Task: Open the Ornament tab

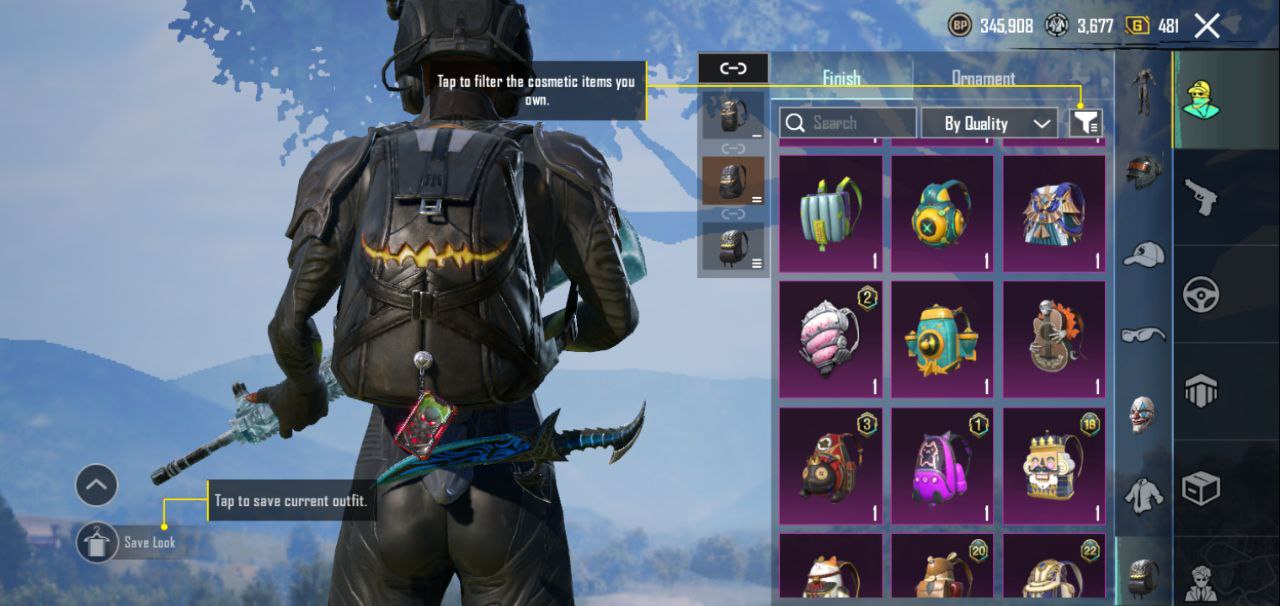Action: click(983, 78)
